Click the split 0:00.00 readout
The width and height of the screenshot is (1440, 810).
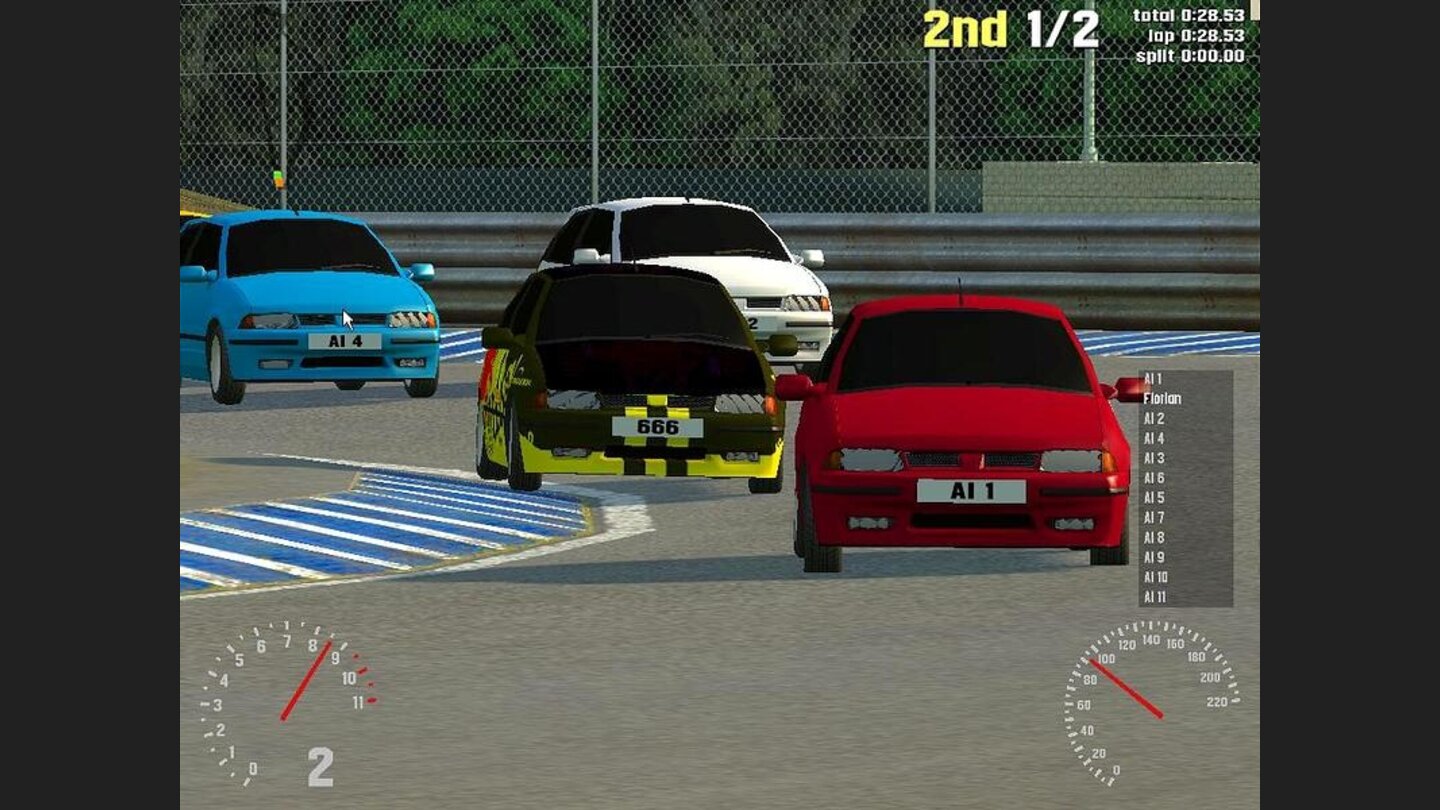point(1191,54)
